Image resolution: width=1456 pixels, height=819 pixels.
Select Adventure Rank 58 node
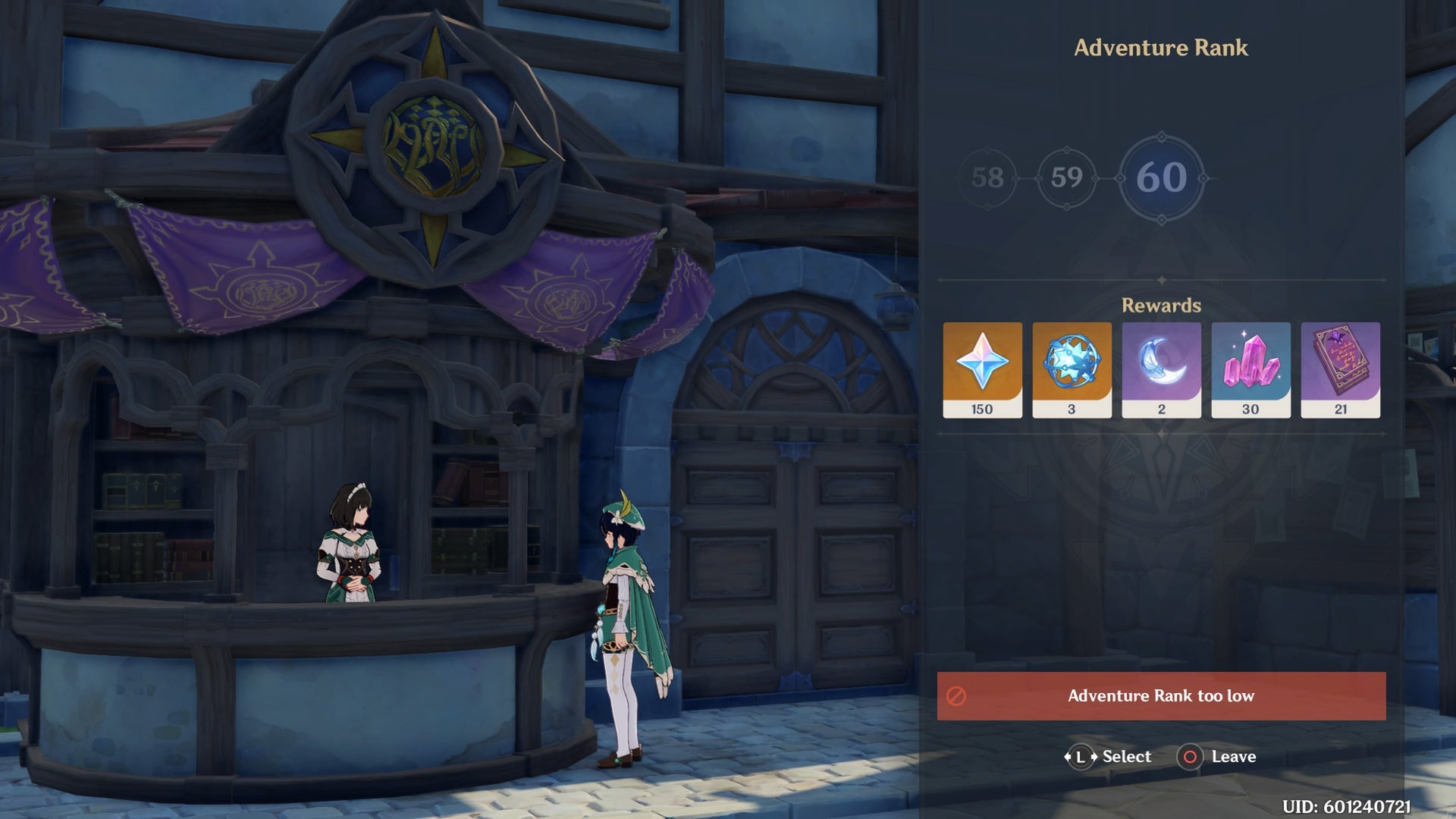[x=987, y=178]
